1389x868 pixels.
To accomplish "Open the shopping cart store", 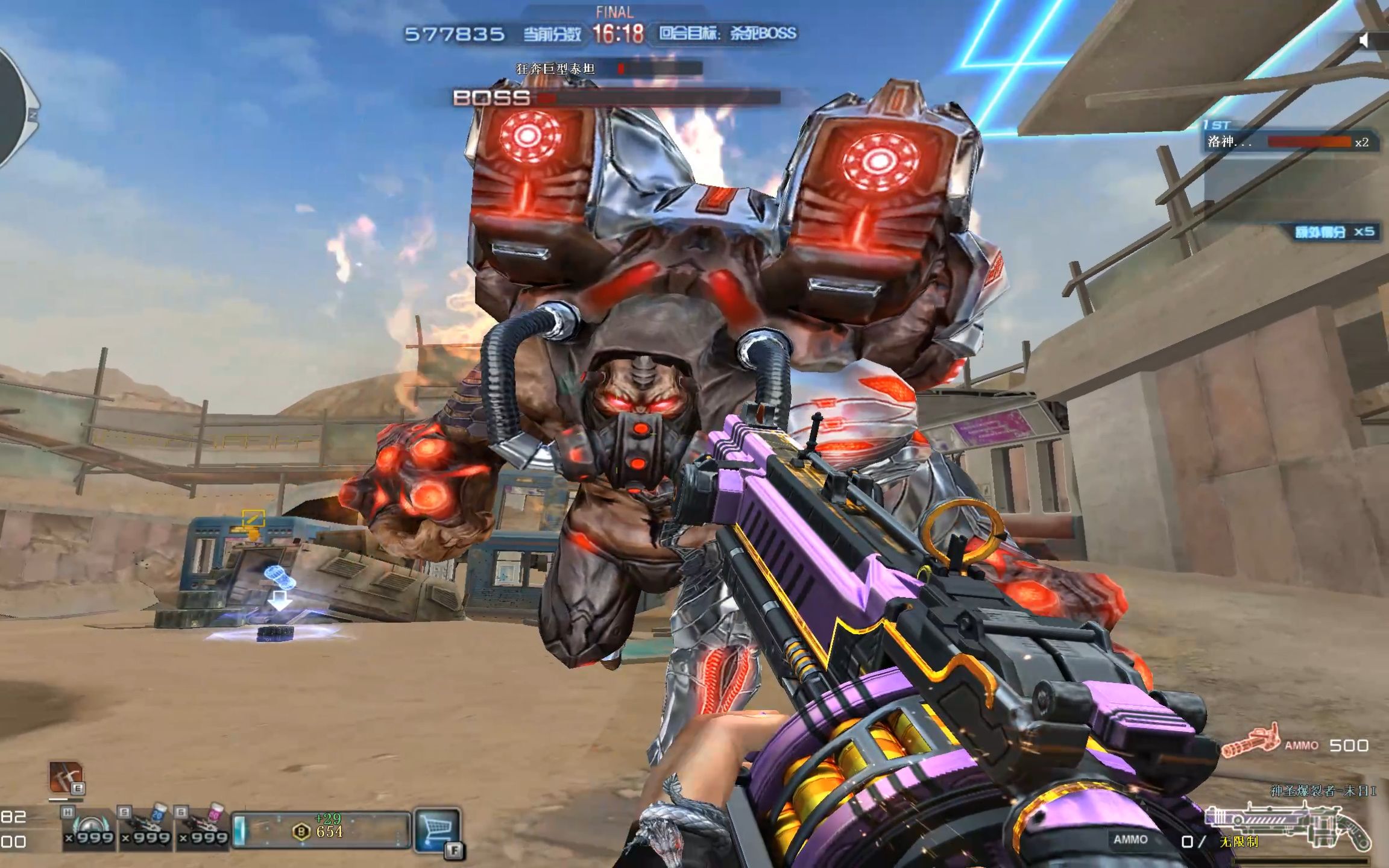I will click(437, 828).
